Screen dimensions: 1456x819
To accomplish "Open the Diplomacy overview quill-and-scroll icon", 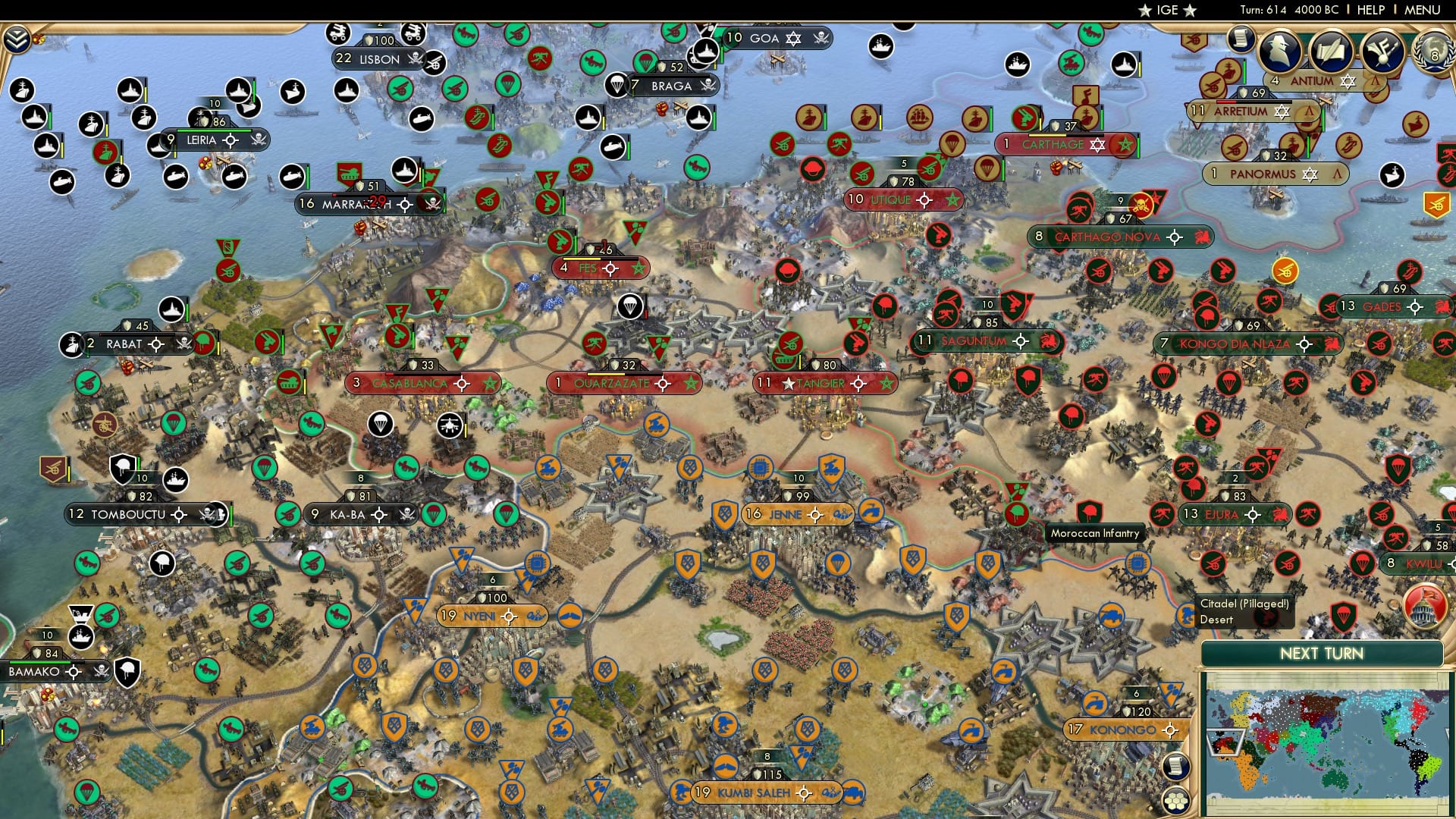I will pyautogui.click(x=1330, y=49).
